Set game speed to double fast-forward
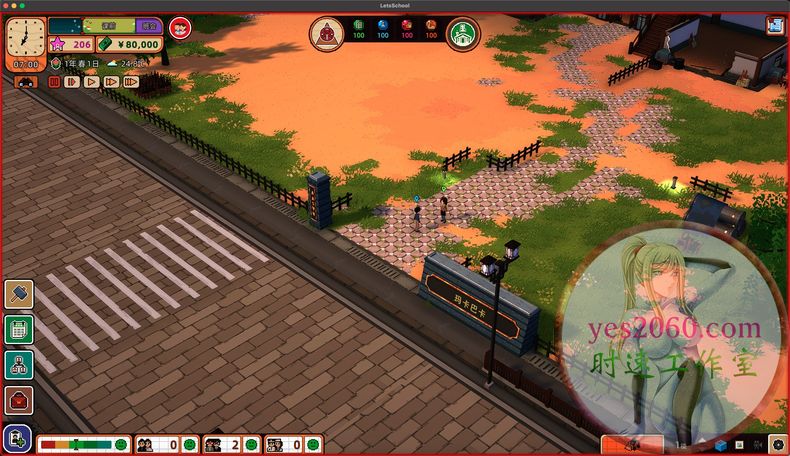 [x=110, y=82]
